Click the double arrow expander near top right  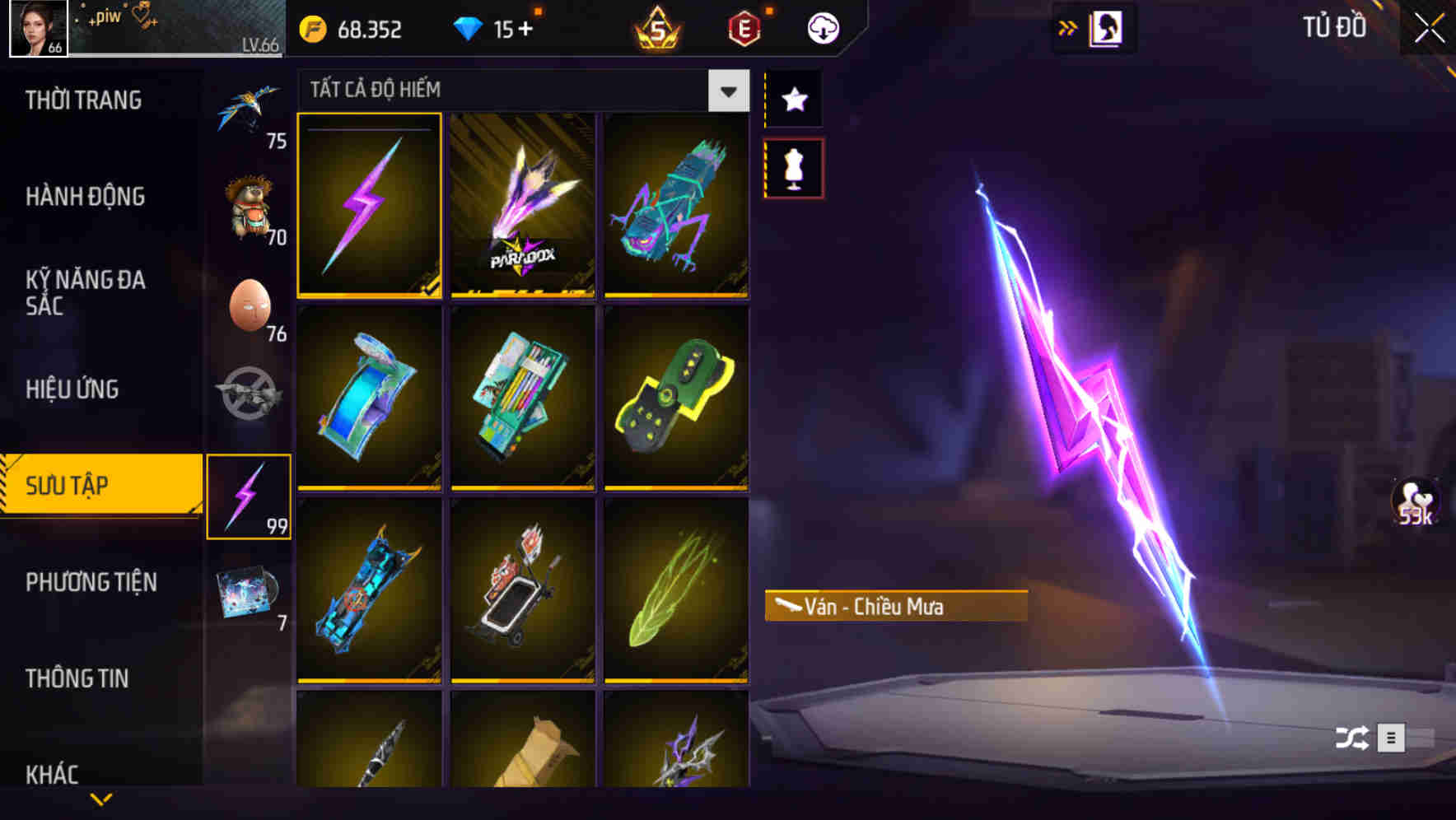click(1068, 27)
